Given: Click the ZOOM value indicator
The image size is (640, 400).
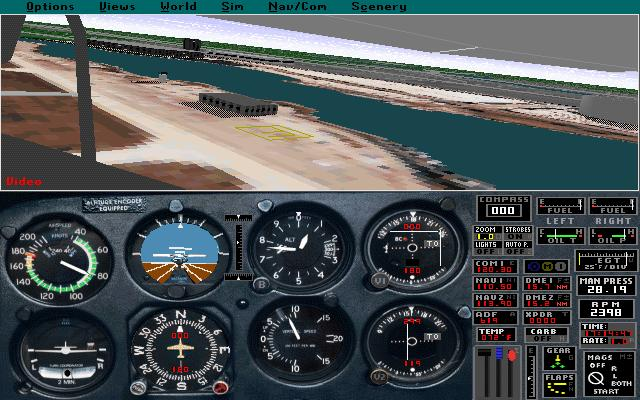Looking at the screenshot, I should (486, 236).
